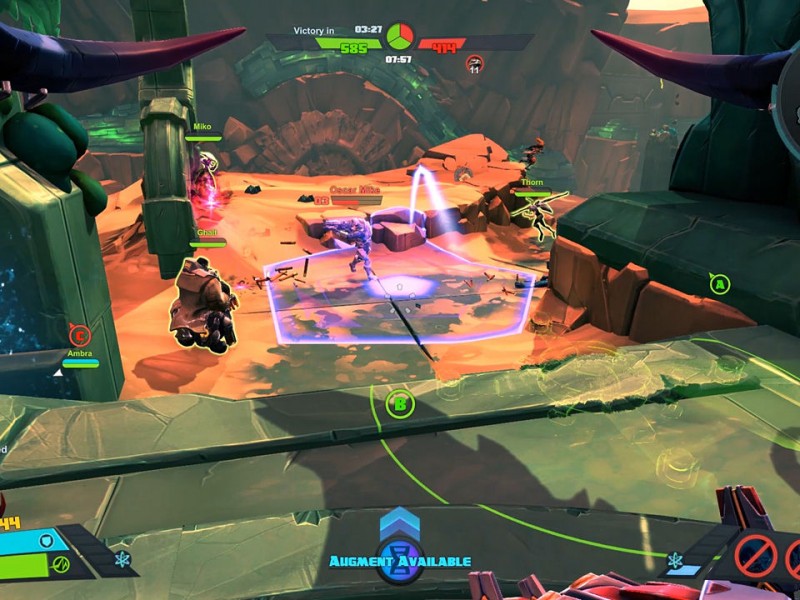Viewport: 800px width, 600px height.
Task: Select the red capture point C marker
Action: [x=80, y=335]
